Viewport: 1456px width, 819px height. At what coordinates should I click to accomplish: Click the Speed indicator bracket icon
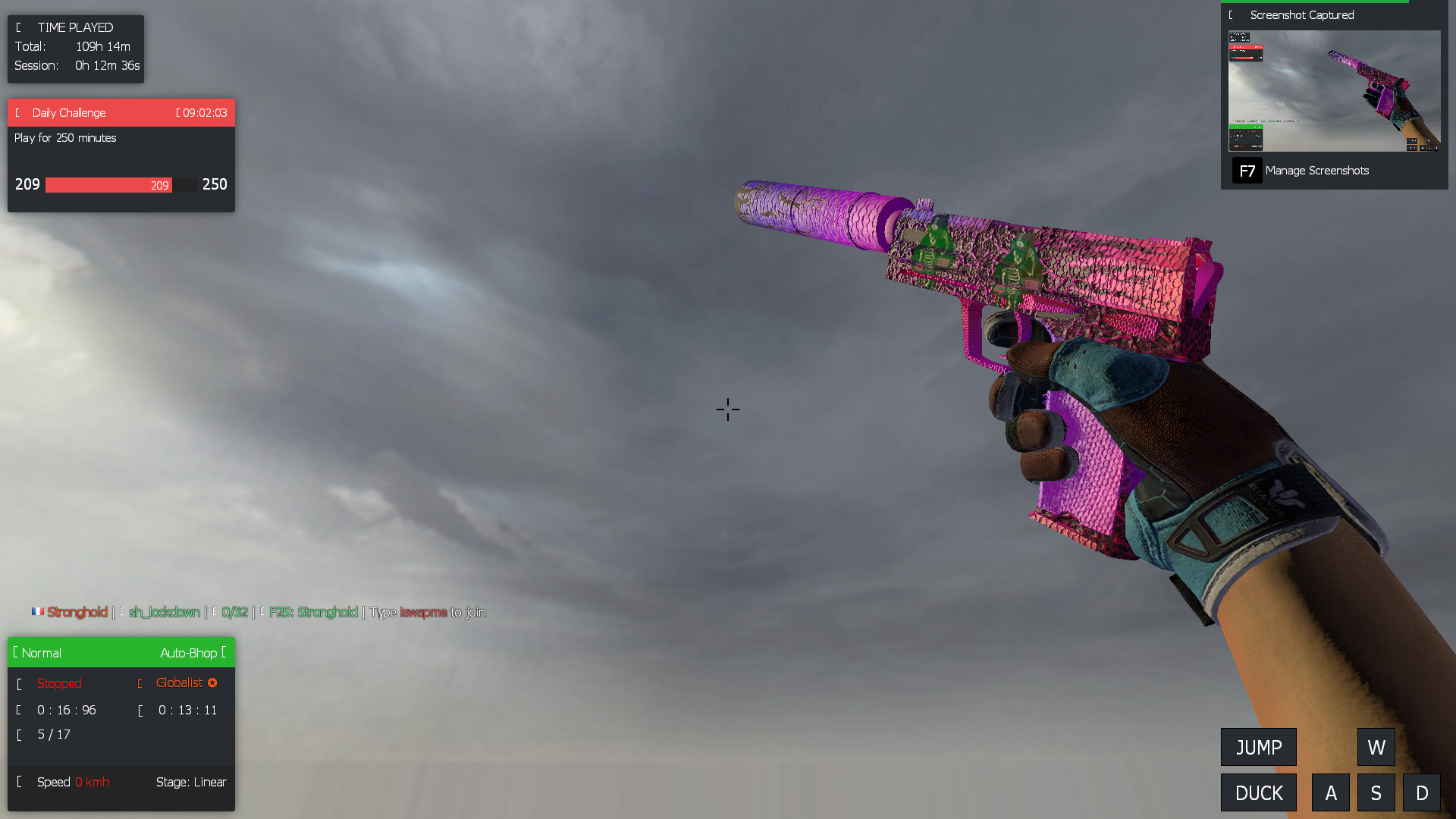click(x=19, y=782)
